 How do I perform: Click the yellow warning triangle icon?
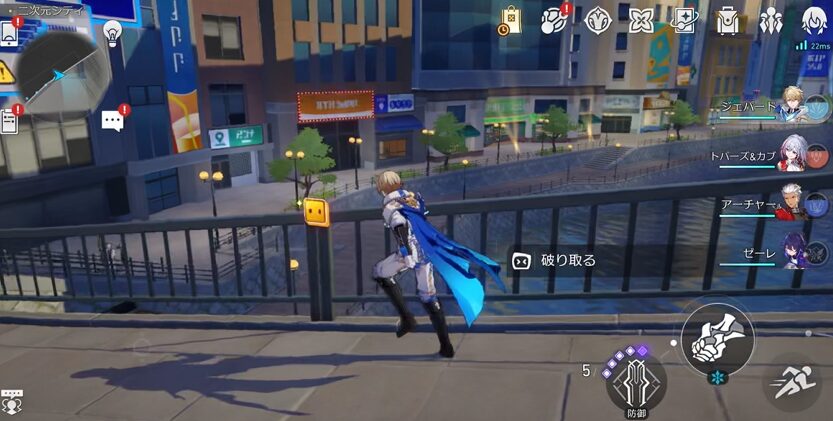[6, 73]
